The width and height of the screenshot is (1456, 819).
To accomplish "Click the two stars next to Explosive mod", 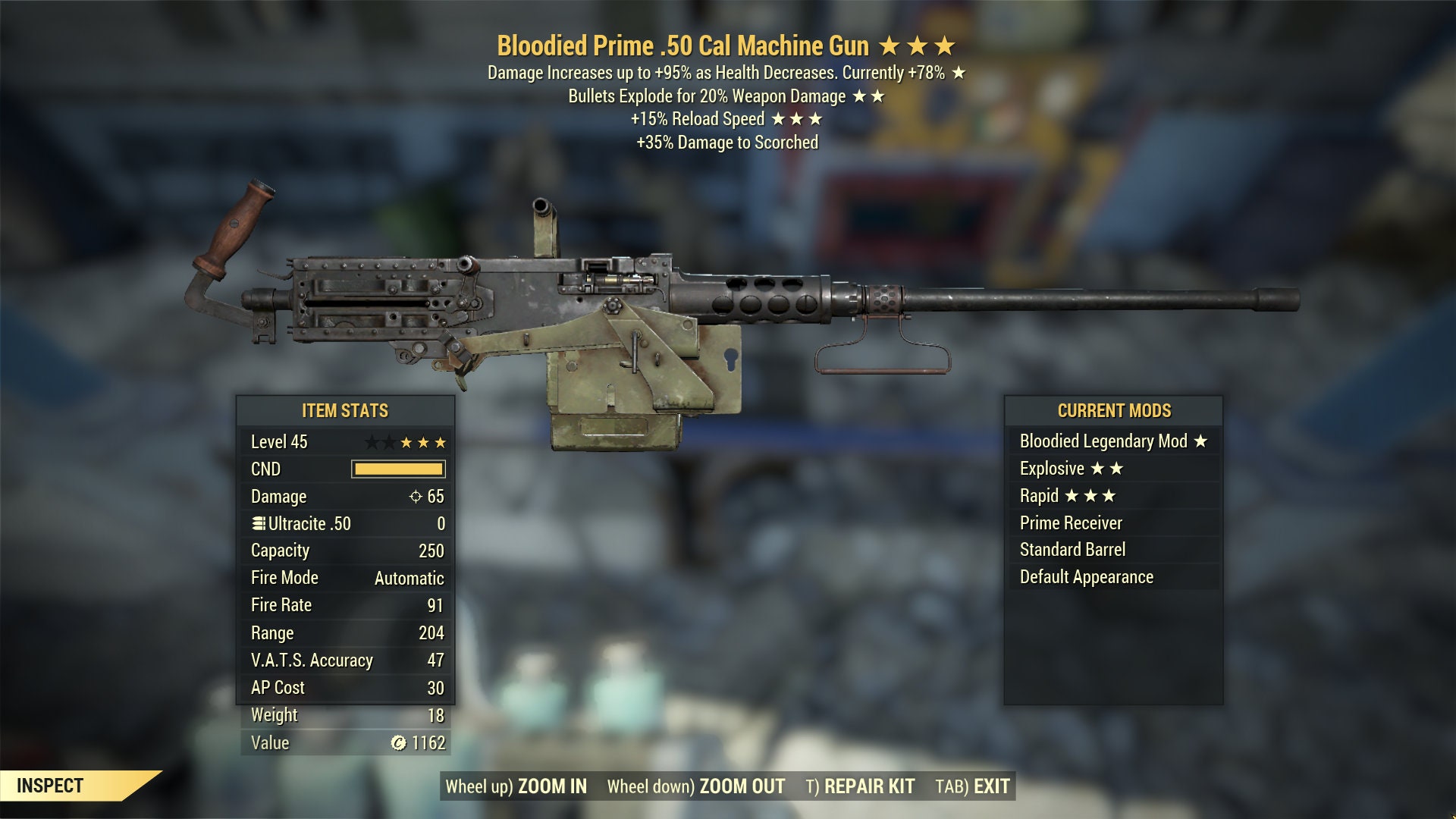I will coord(1109,469).
